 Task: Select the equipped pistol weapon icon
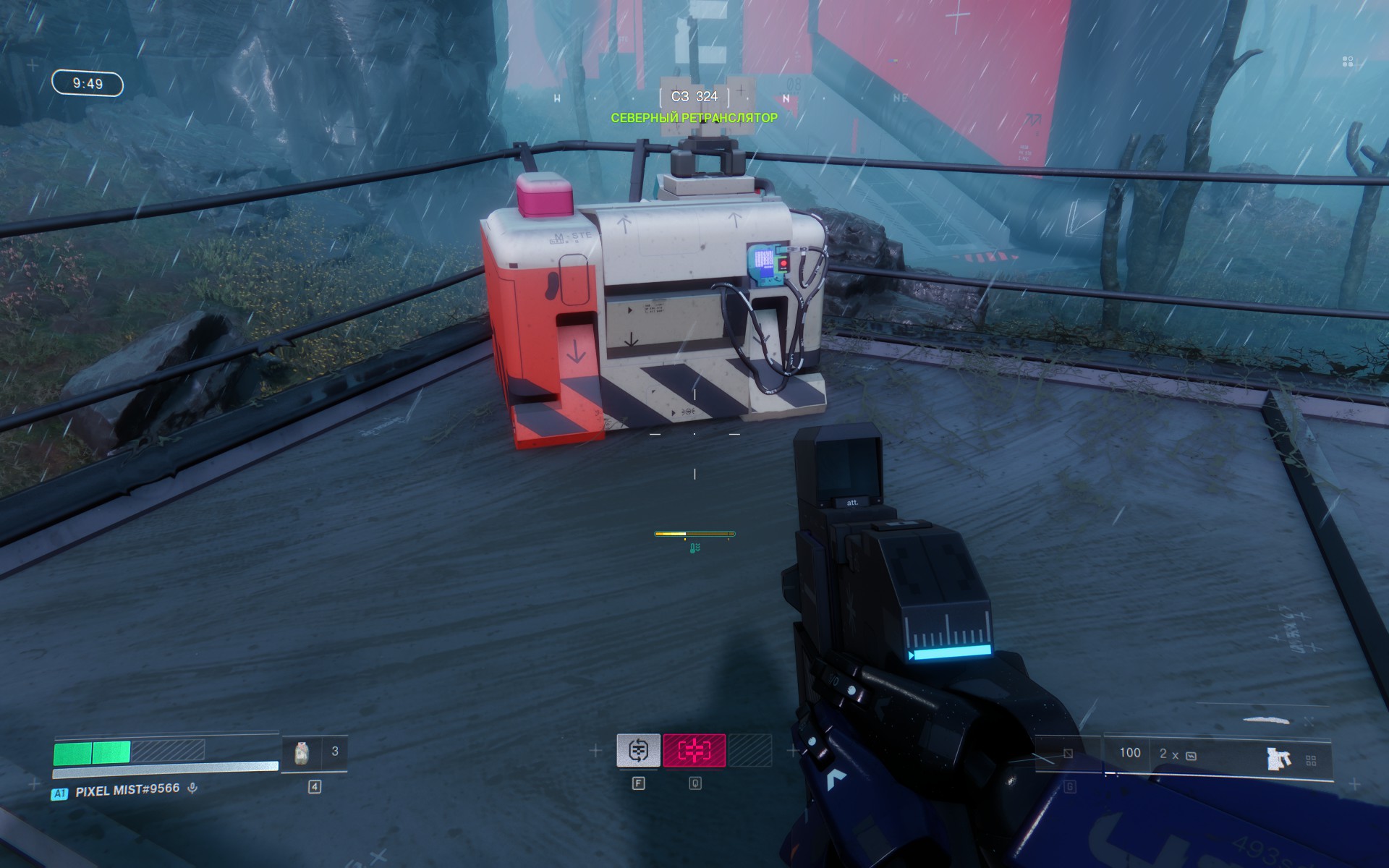(x=1278, y=758)
